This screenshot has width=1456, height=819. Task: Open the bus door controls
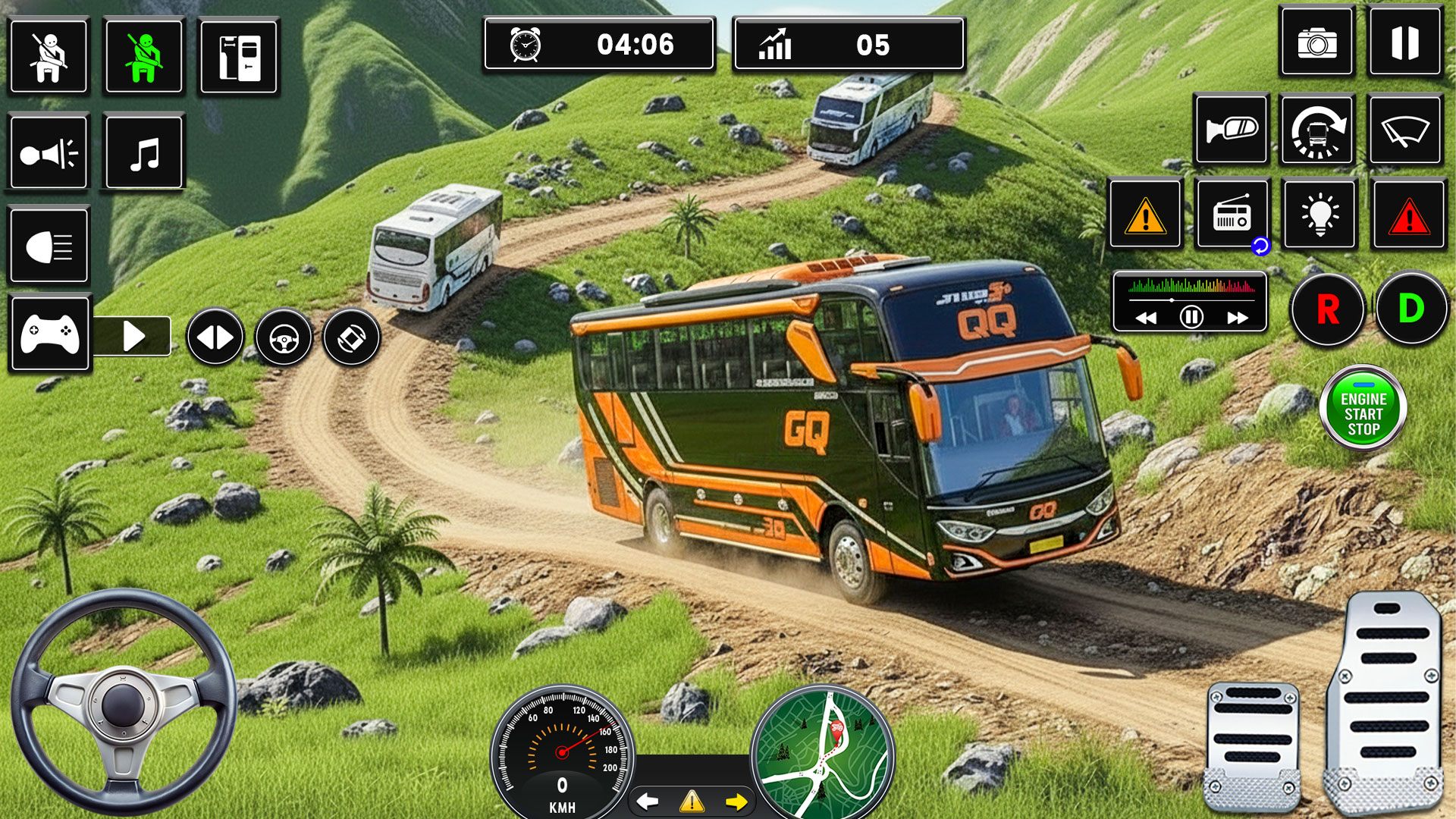pos(238,57)
